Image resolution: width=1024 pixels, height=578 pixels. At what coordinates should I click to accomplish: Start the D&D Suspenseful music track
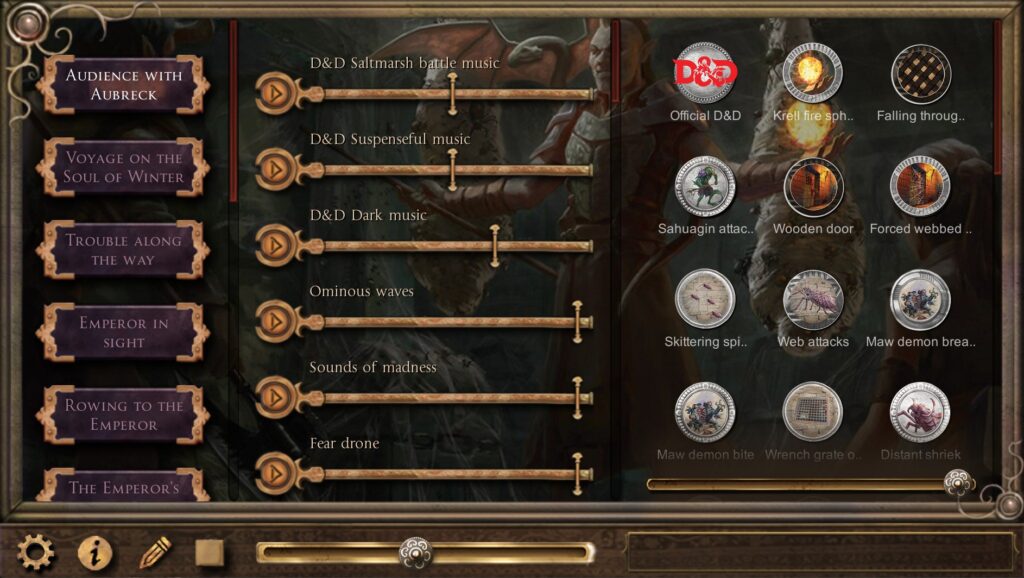coord(273,169)
